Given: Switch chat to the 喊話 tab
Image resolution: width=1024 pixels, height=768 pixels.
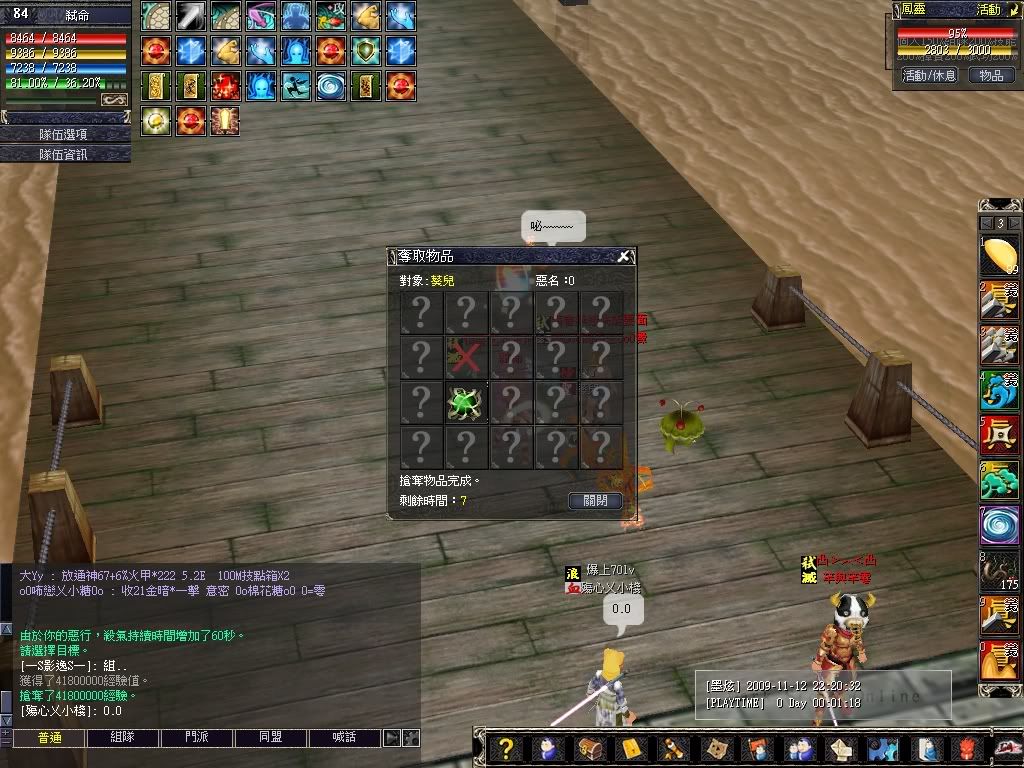Looking at the screenshot, I should click(x=344, y=738).
